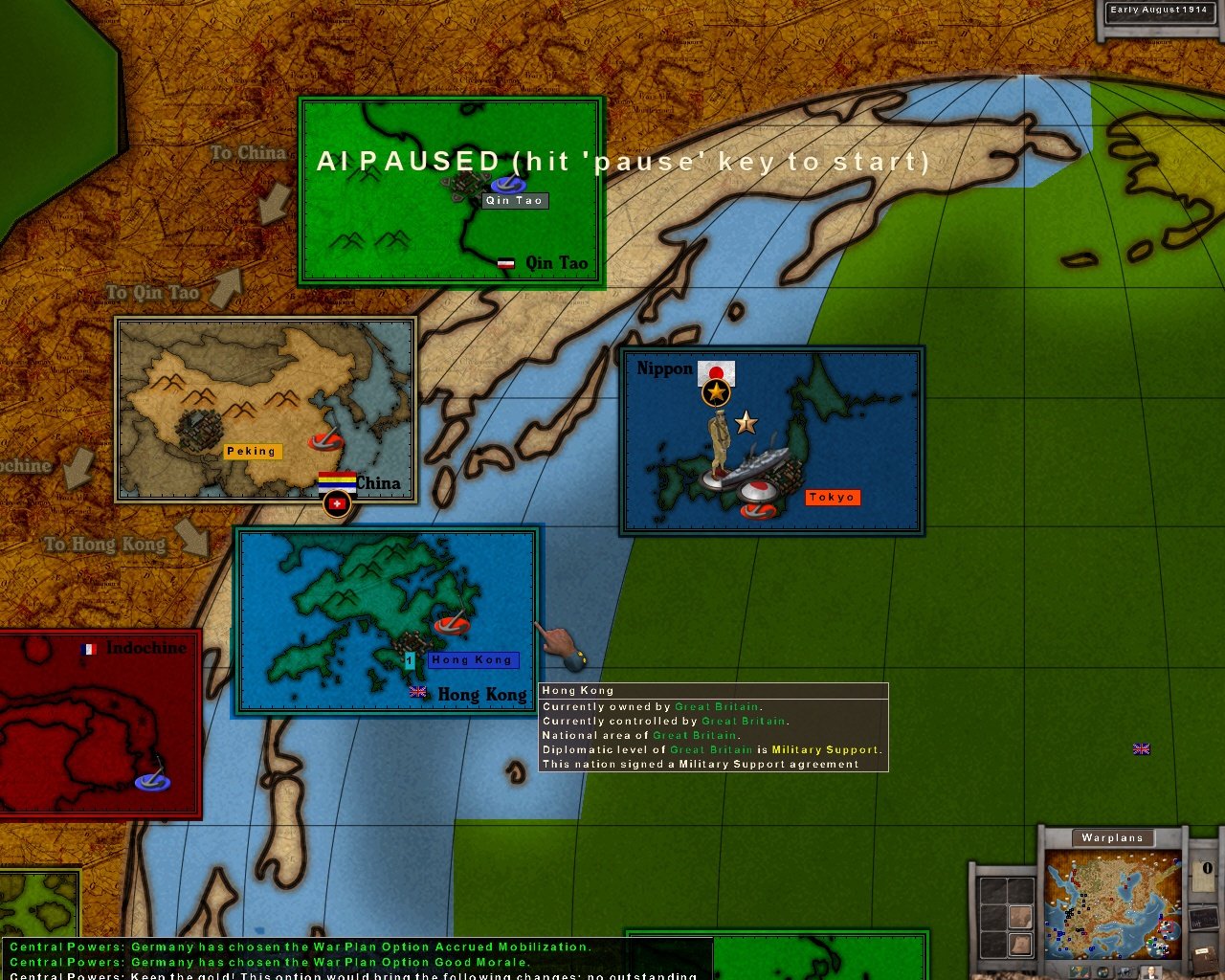Switch to the Warplans panel header
Image resolution: width=1225 pixels, height=980 pixels.
1112,837
